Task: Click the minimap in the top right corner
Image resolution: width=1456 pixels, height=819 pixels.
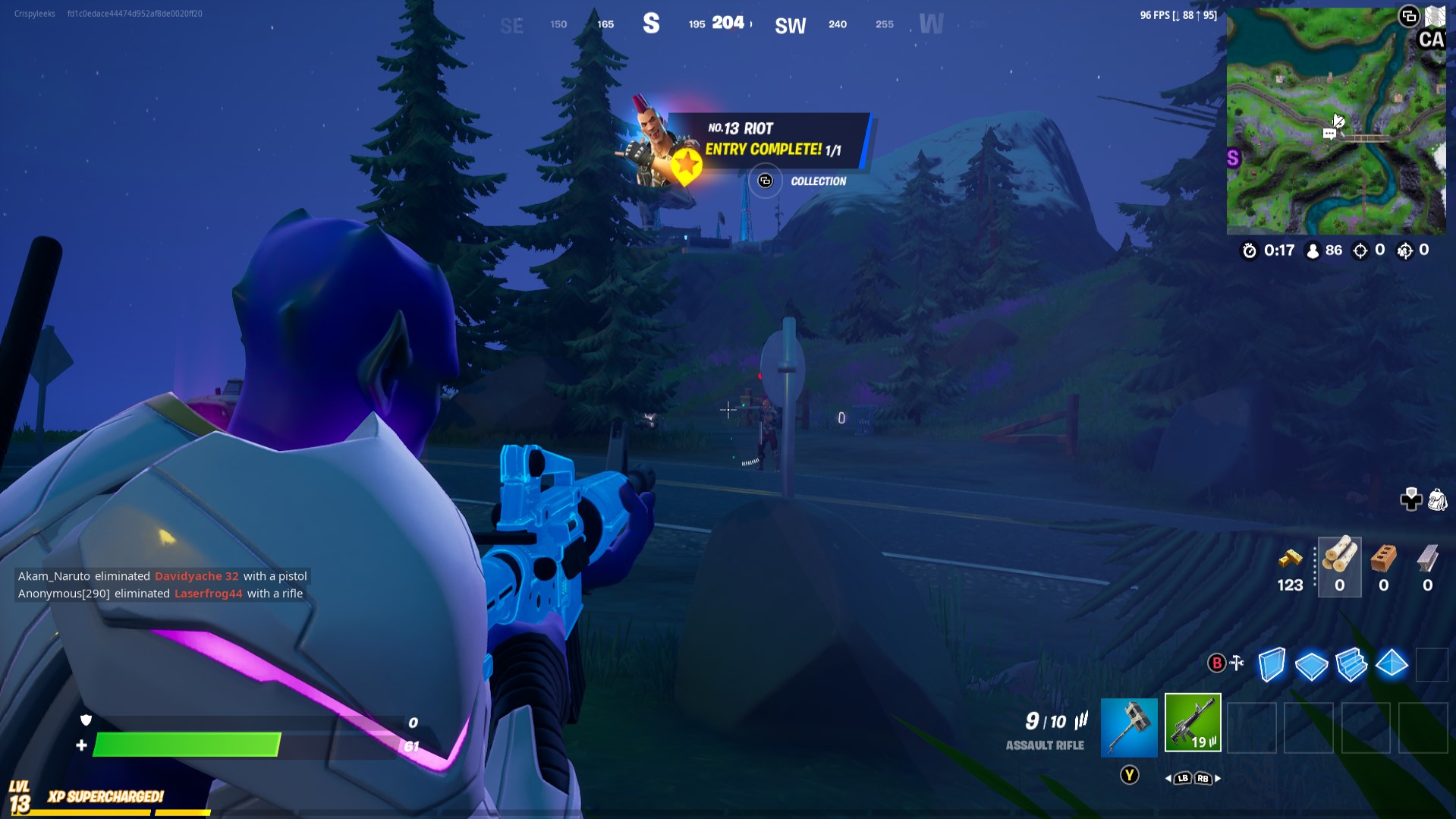Action: click(1338, 120)
